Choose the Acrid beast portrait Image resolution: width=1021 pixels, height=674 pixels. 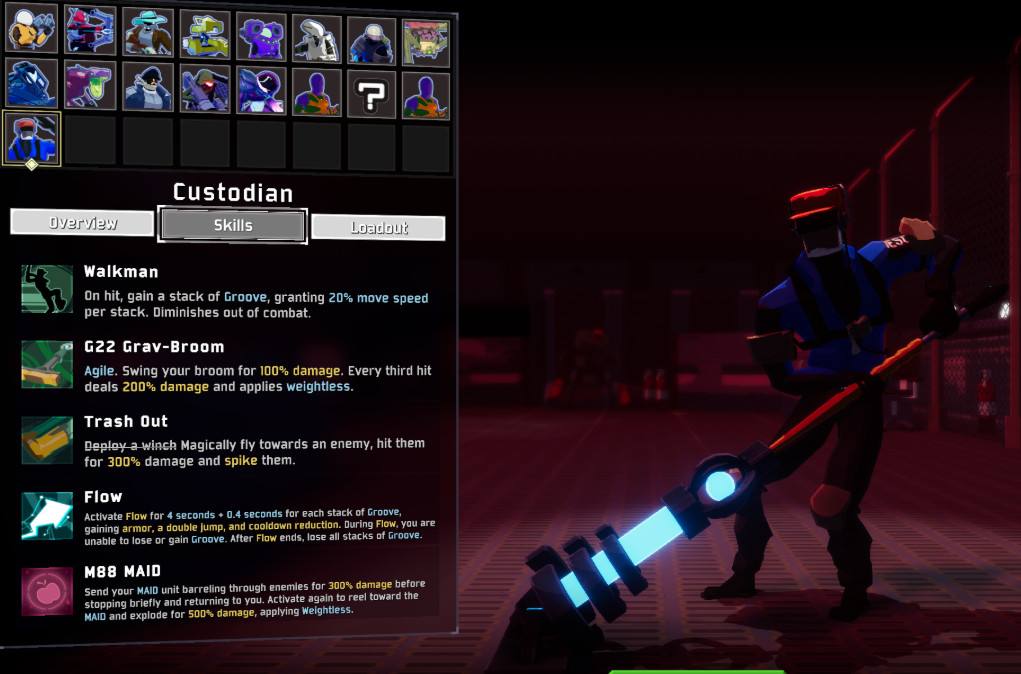click(90, 86)
